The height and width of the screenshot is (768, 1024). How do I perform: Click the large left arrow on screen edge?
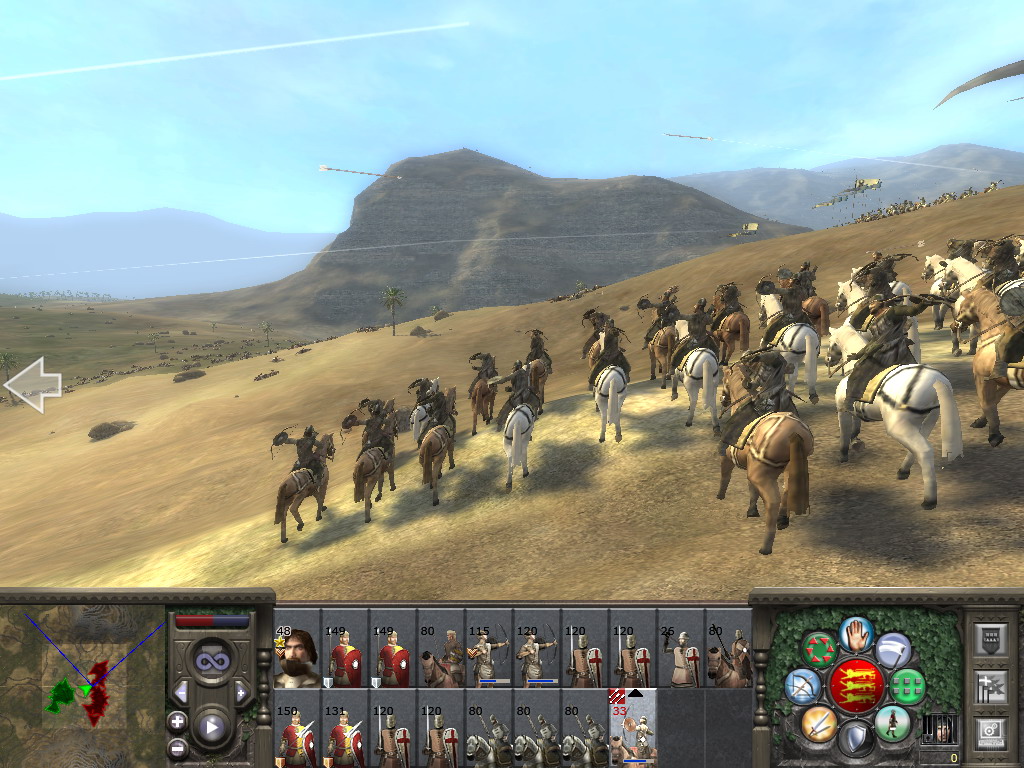[x=32, y=386]
